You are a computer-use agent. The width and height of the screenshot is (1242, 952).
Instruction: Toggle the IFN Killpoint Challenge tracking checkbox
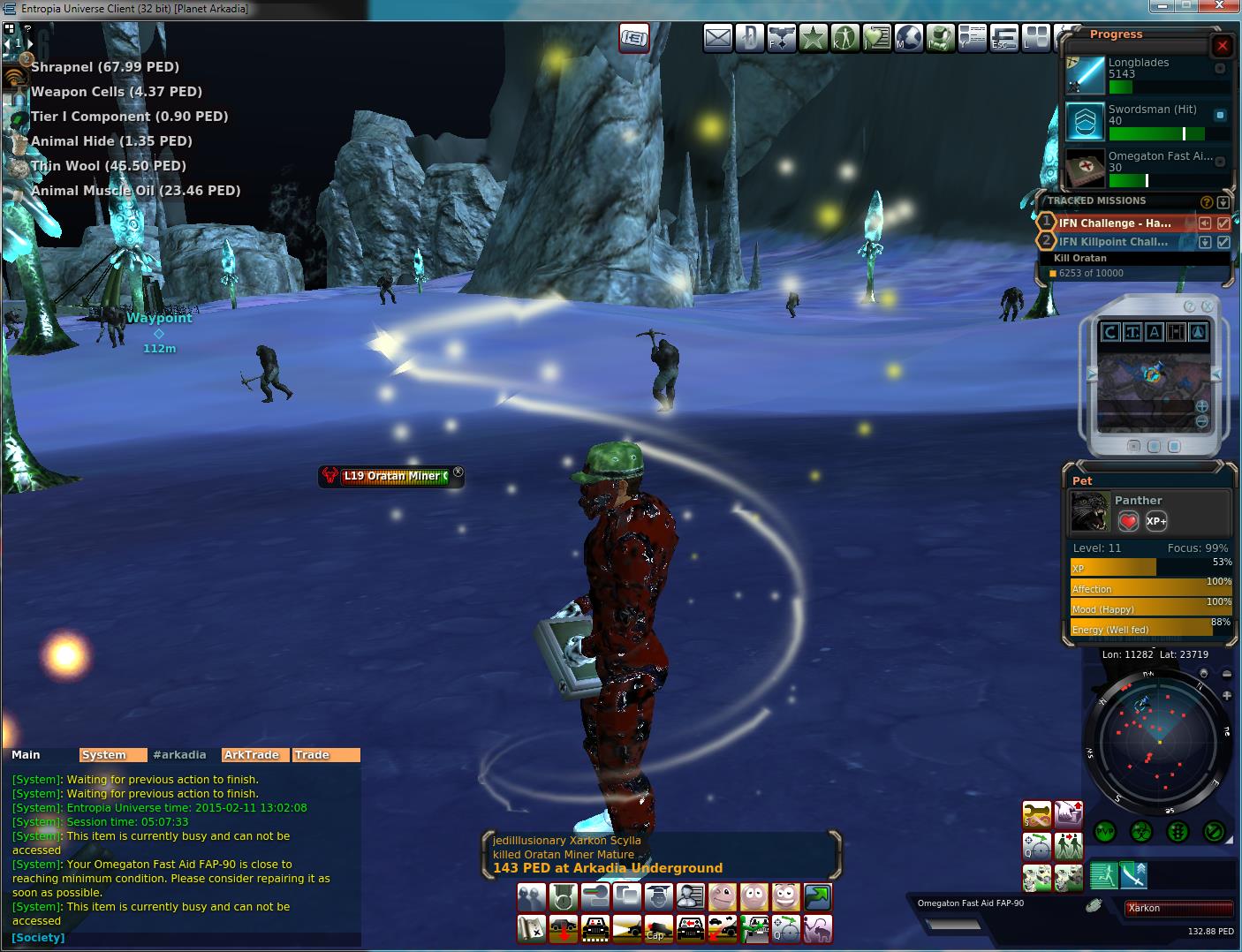[x=1223, y=242]
